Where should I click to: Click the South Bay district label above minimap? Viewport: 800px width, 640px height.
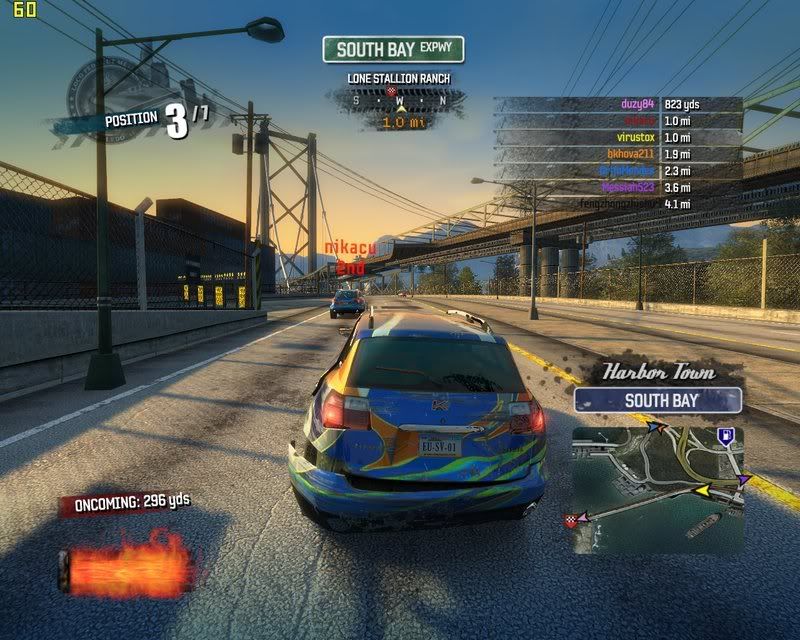coord(658,400)
